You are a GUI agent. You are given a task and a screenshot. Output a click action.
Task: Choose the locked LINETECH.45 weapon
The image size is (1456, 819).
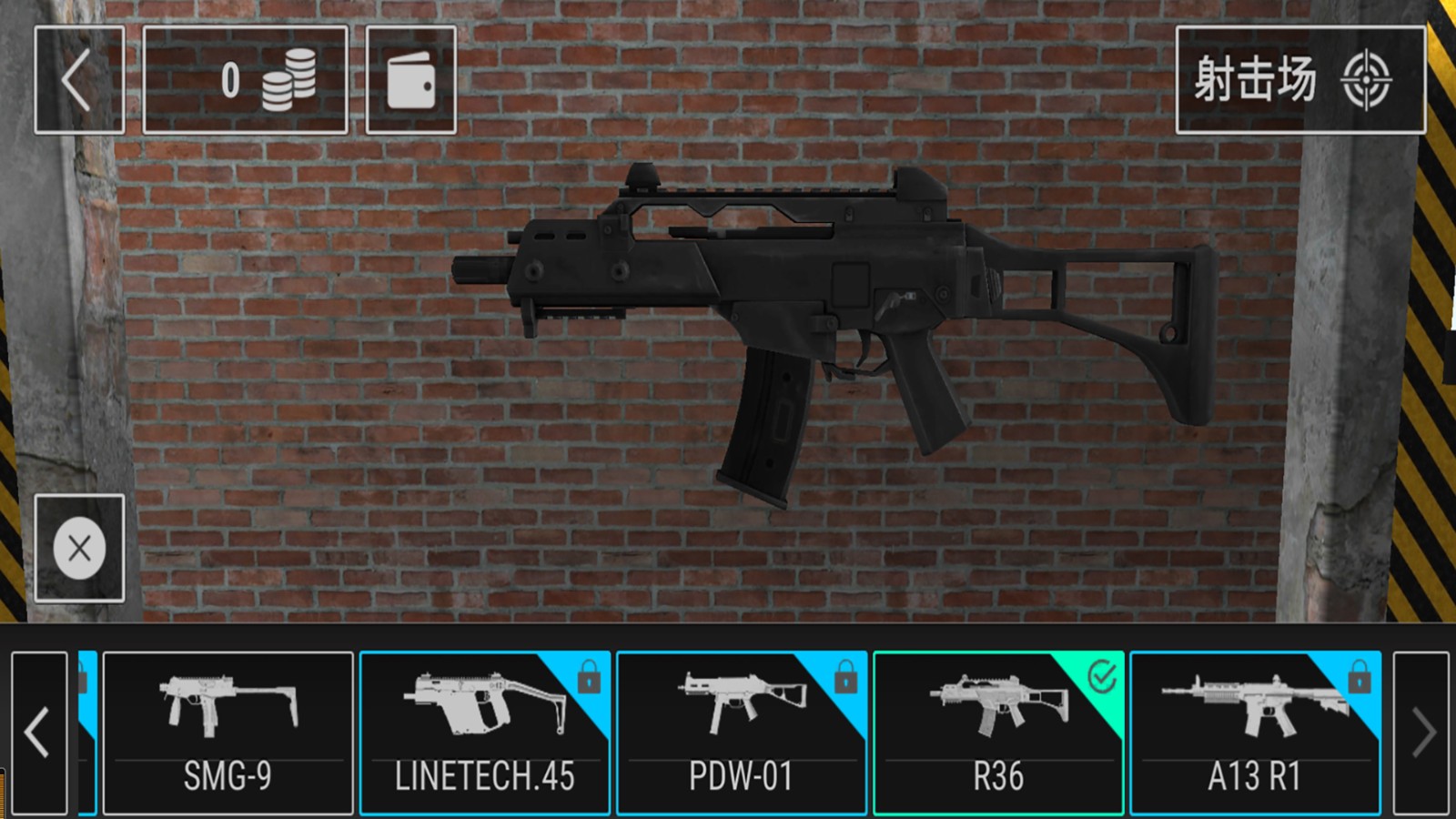click(484, 733)
